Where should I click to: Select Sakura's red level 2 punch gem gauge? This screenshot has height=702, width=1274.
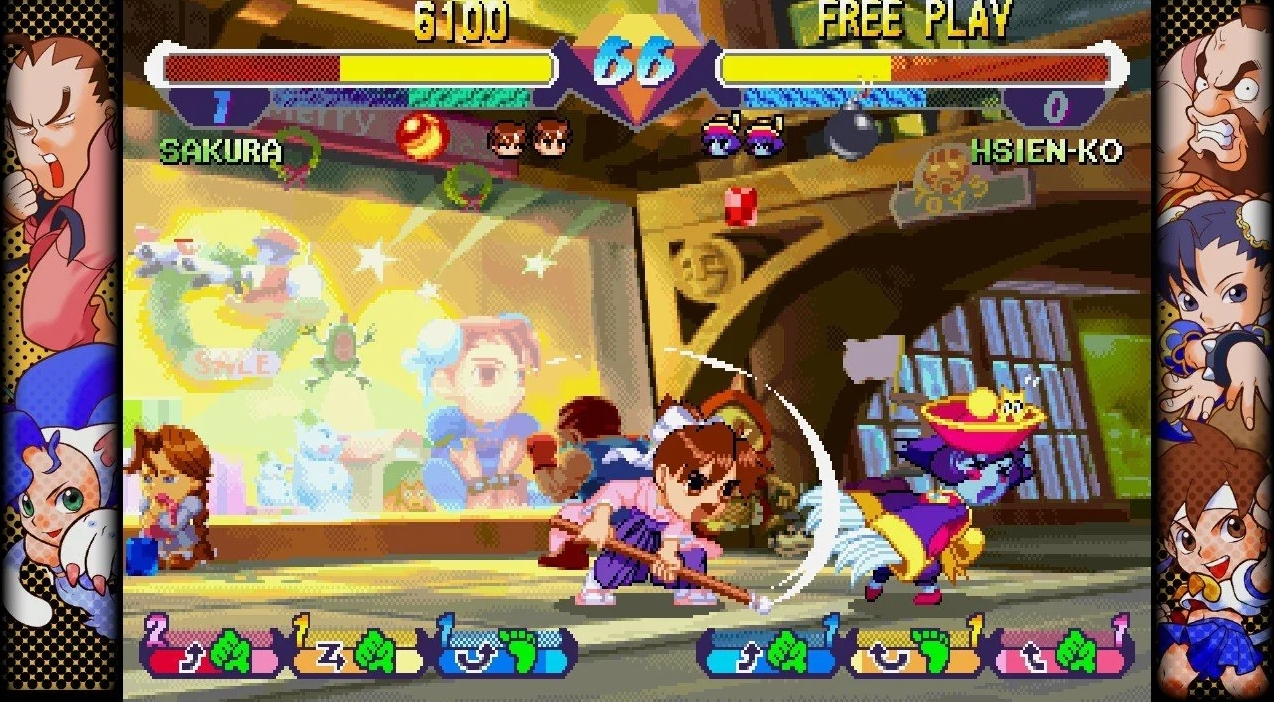pos(213,651)
